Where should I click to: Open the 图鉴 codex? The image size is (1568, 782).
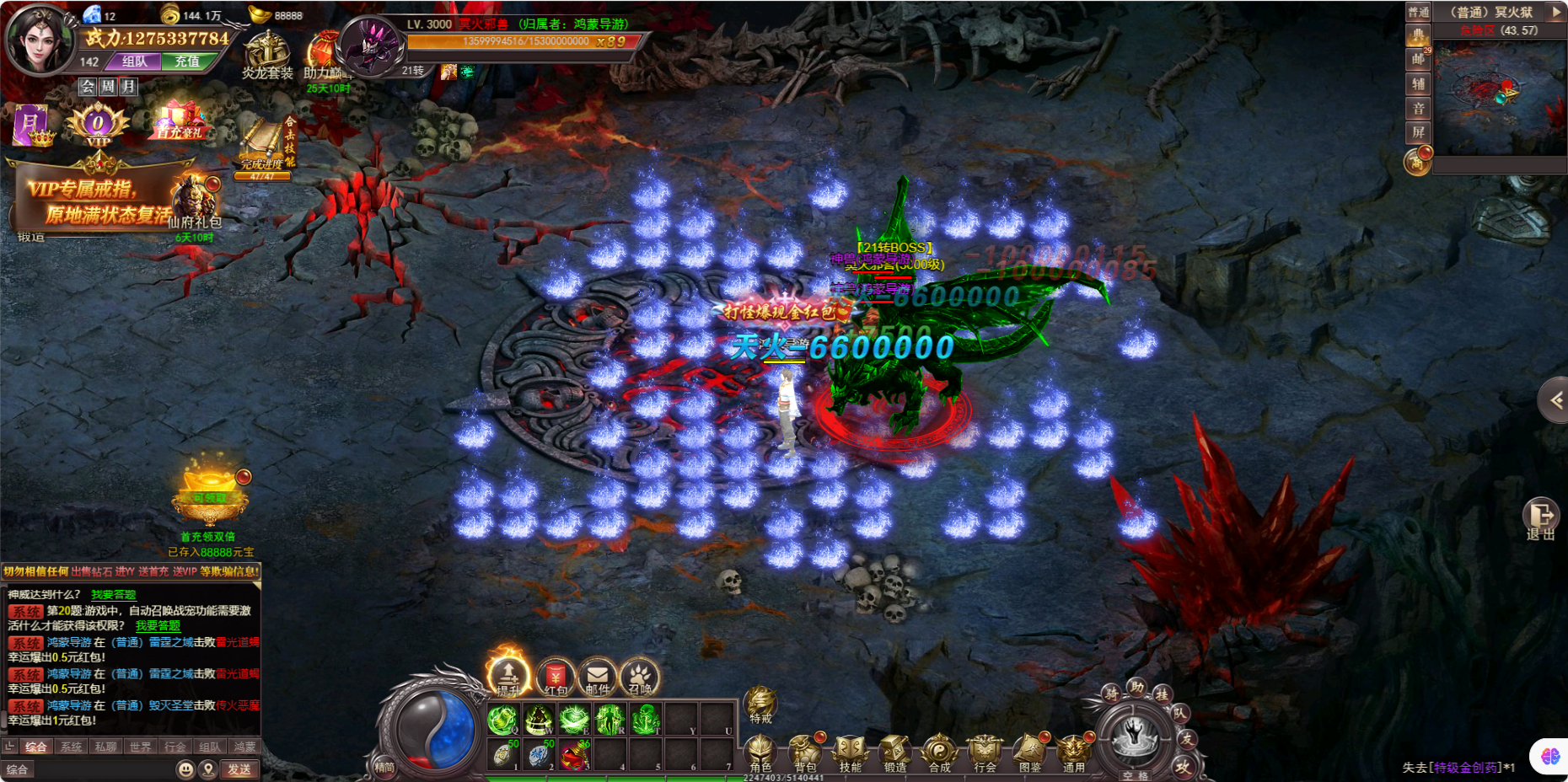click(1029, 752)
